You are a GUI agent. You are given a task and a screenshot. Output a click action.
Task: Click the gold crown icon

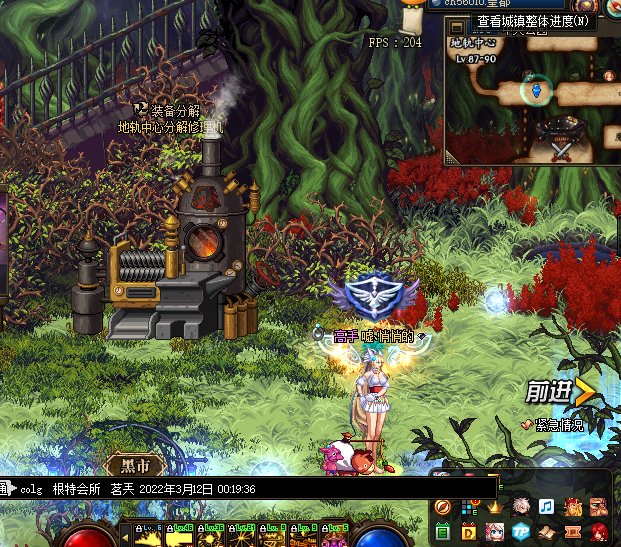tap(496, 508)
